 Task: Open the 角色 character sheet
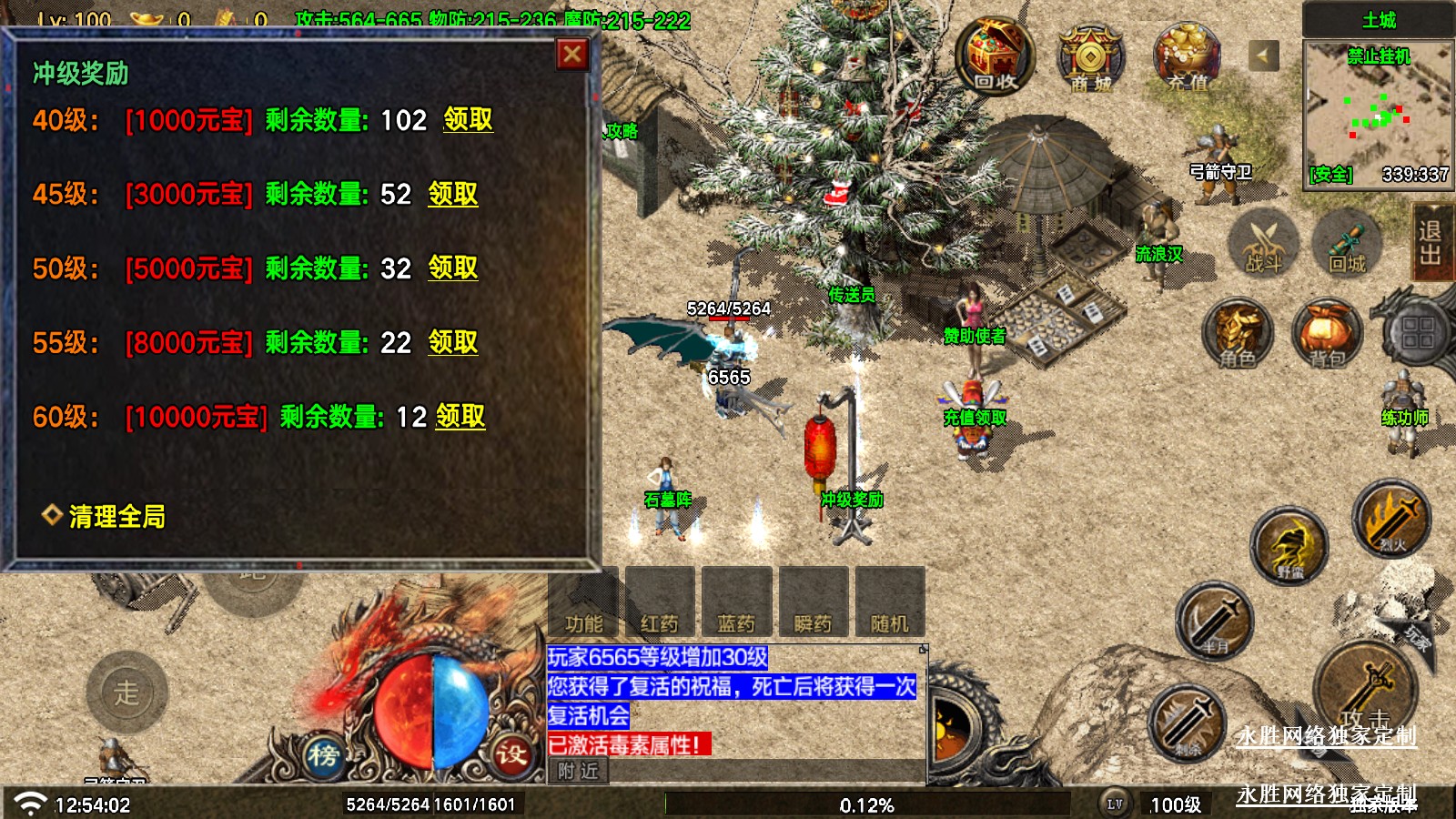coord(1238,333)
